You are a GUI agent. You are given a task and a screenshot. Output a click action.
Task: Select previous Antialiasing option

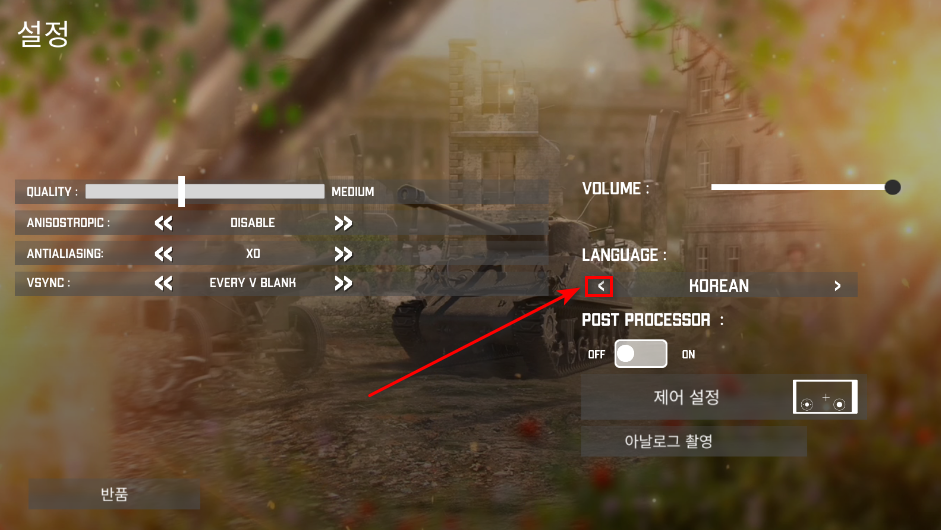[x=164, y=254]
